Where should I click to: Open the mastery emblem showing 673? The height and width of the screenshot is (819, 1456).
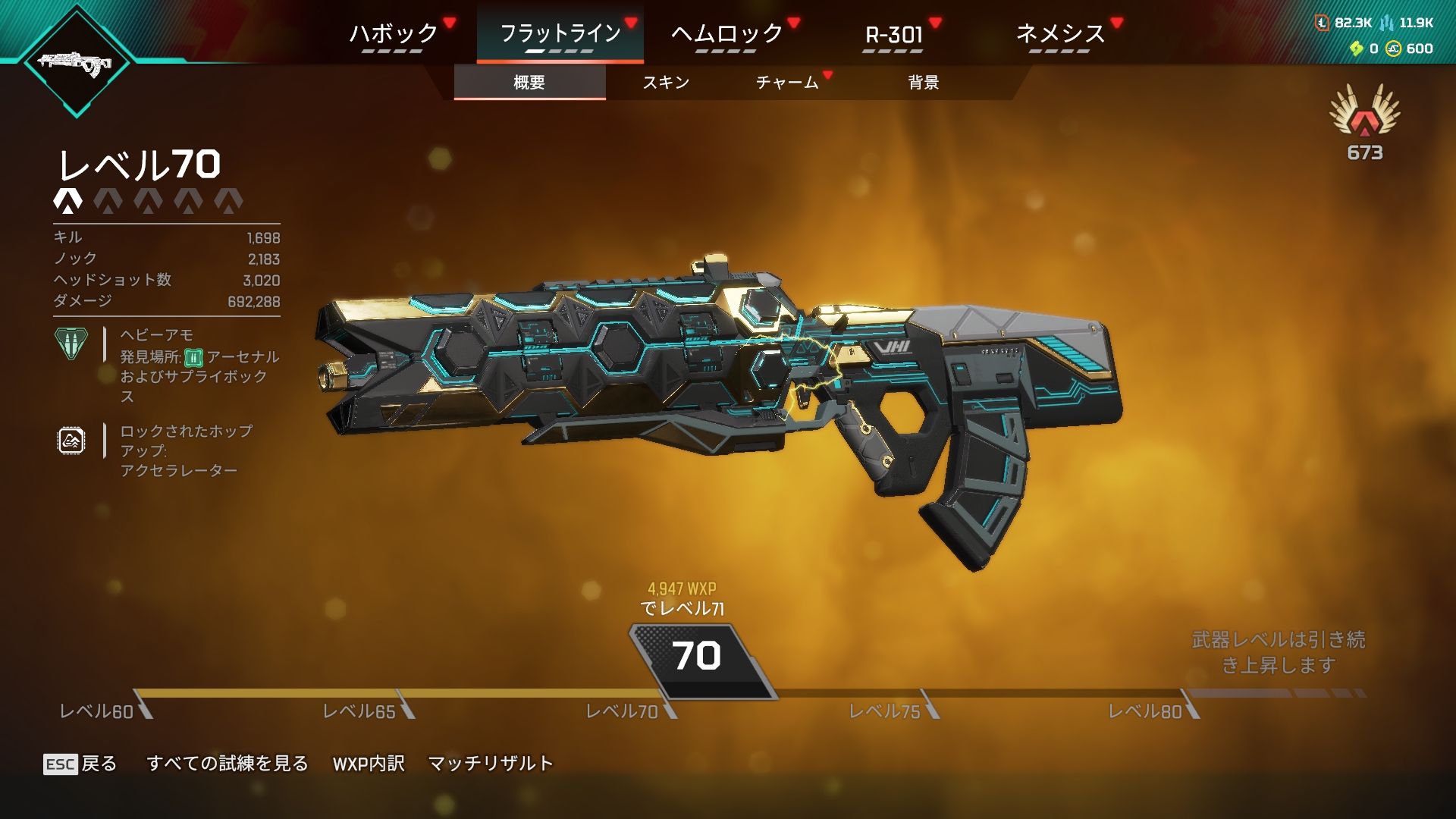coord(1364,121)
